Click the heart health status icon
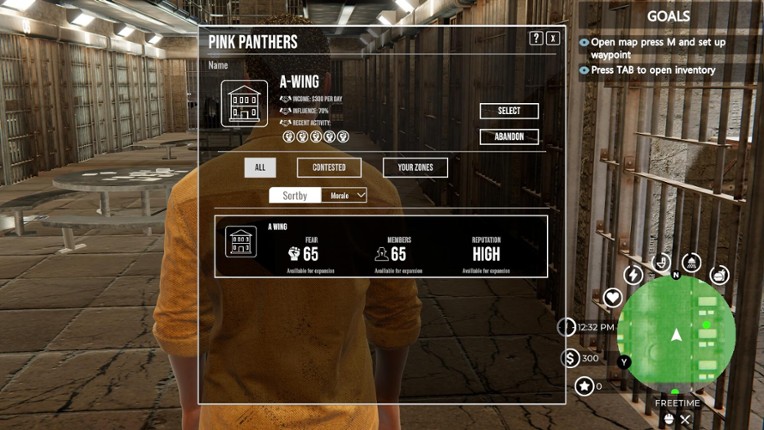This screenshot has width=764, height=430. [x=612, y=297]
